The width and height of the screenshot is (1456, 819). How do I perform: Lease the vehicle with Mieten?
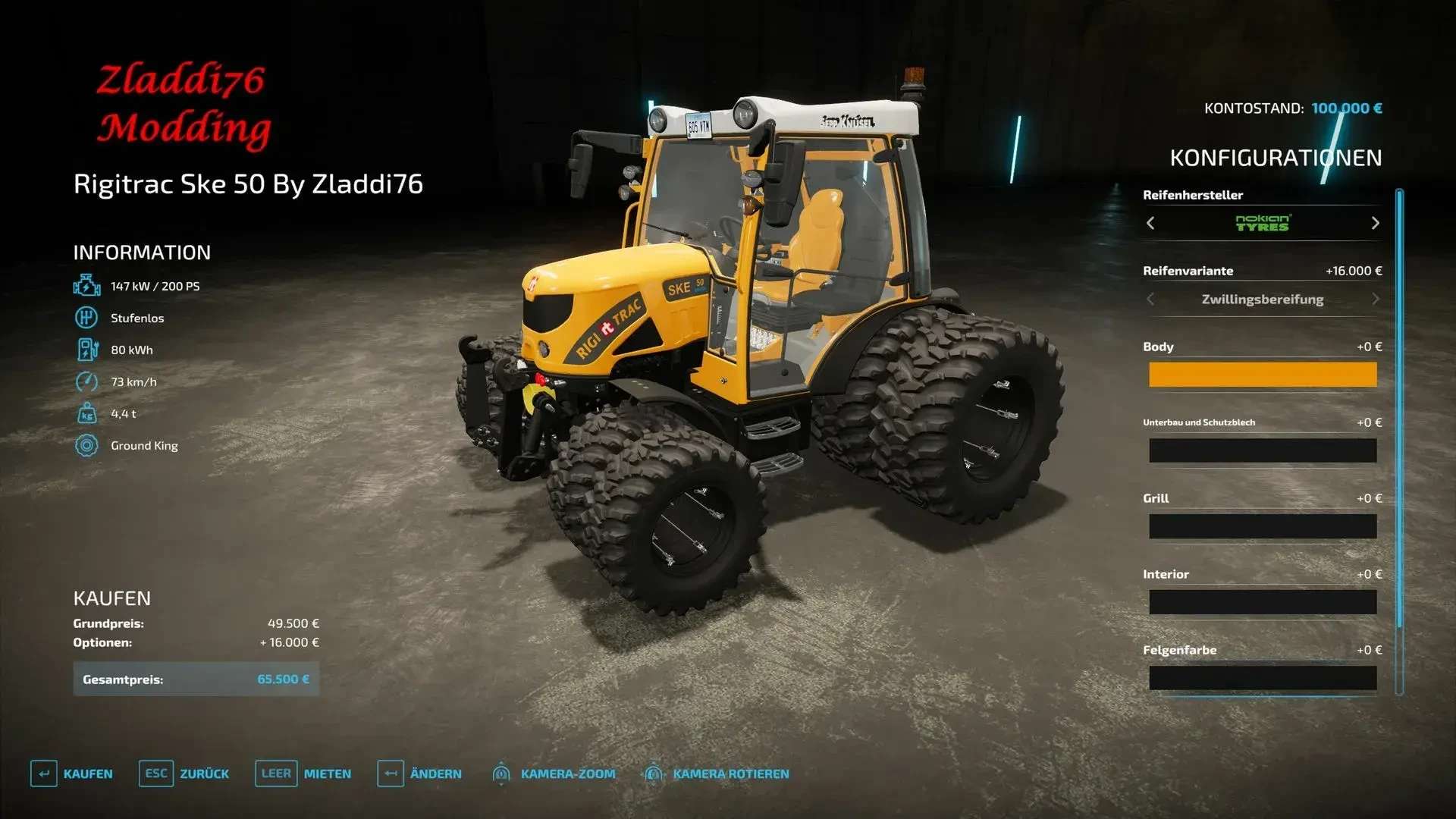(303, 773)
